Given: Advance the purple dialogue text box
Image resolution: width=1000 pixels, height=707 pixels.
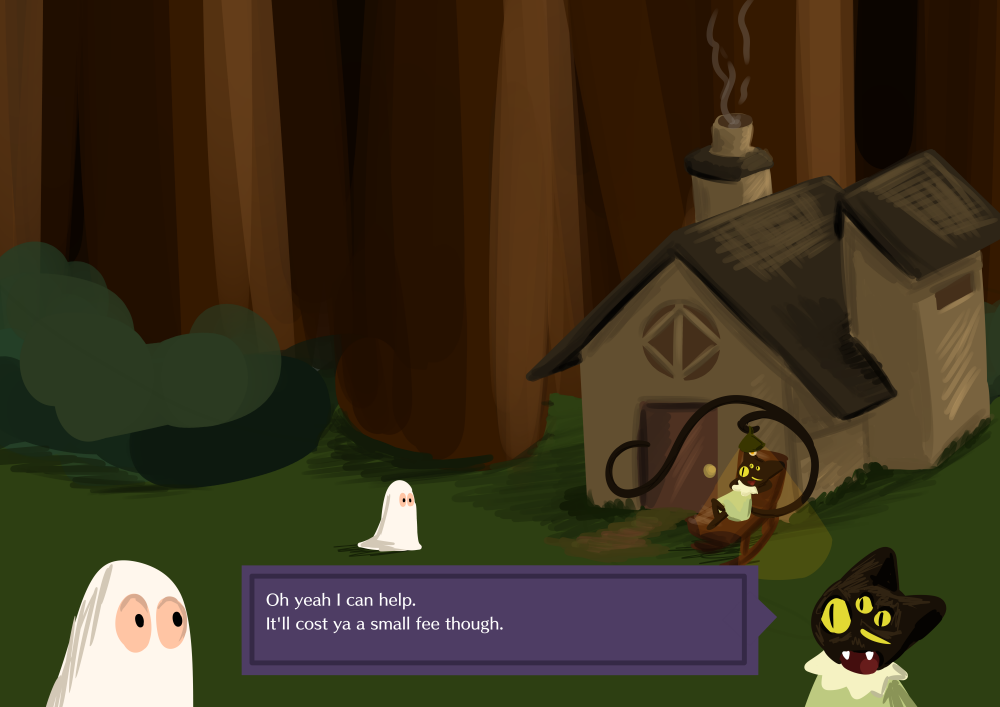Looking at the screenshot, I should [498, 619].
